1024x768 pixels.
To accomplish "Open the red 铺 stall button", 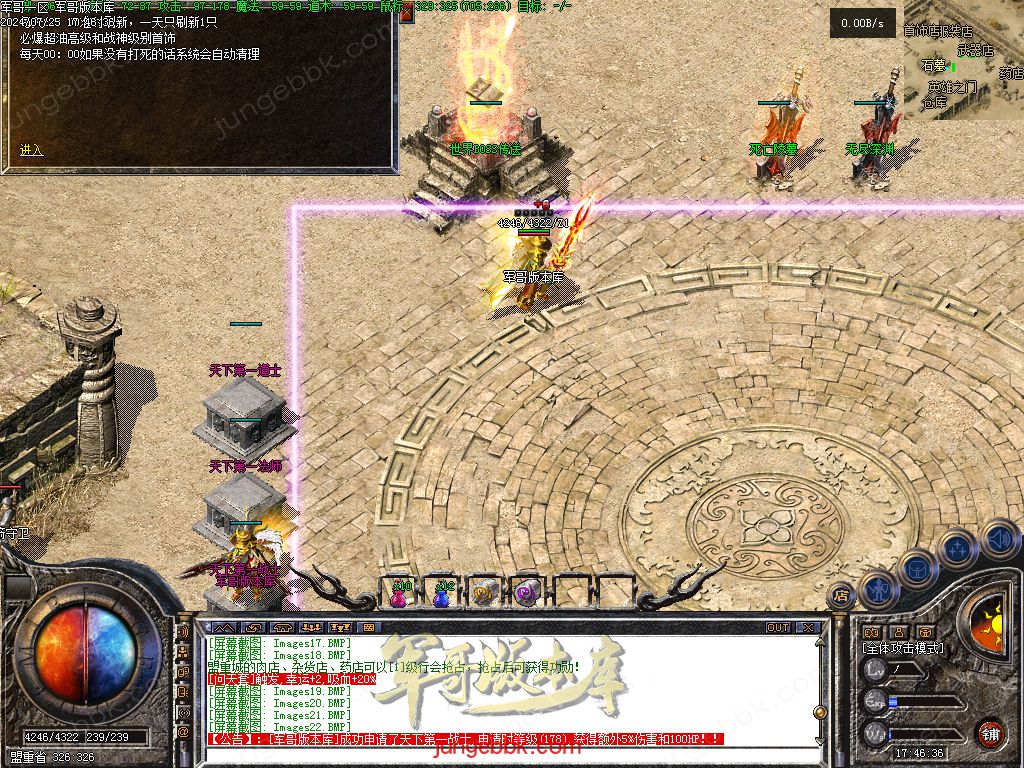I will [x=990, y=733].
